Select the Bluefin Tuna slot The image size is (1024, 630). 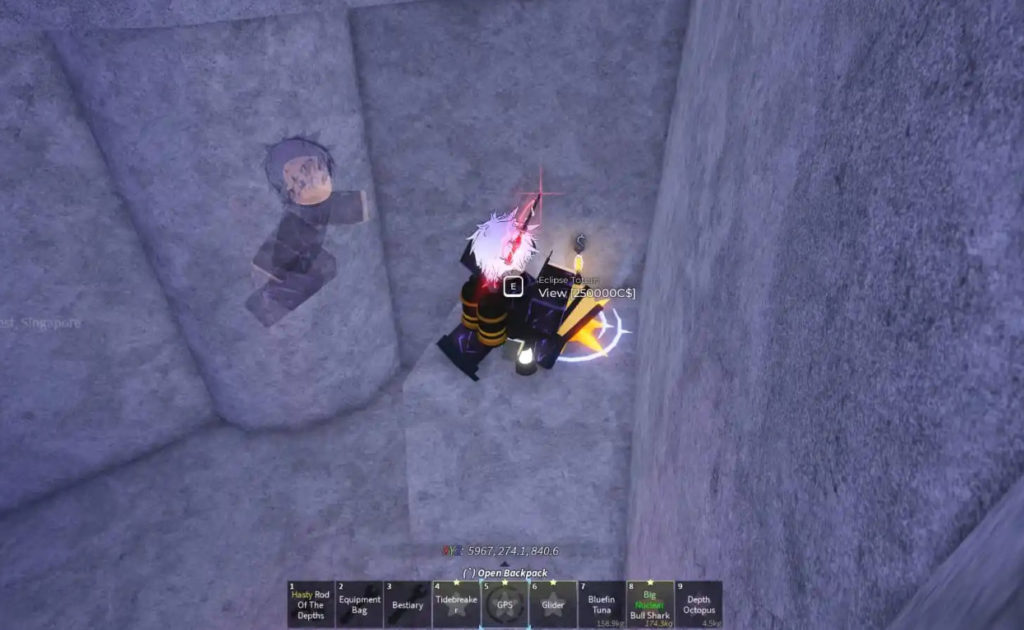(601, 604)
